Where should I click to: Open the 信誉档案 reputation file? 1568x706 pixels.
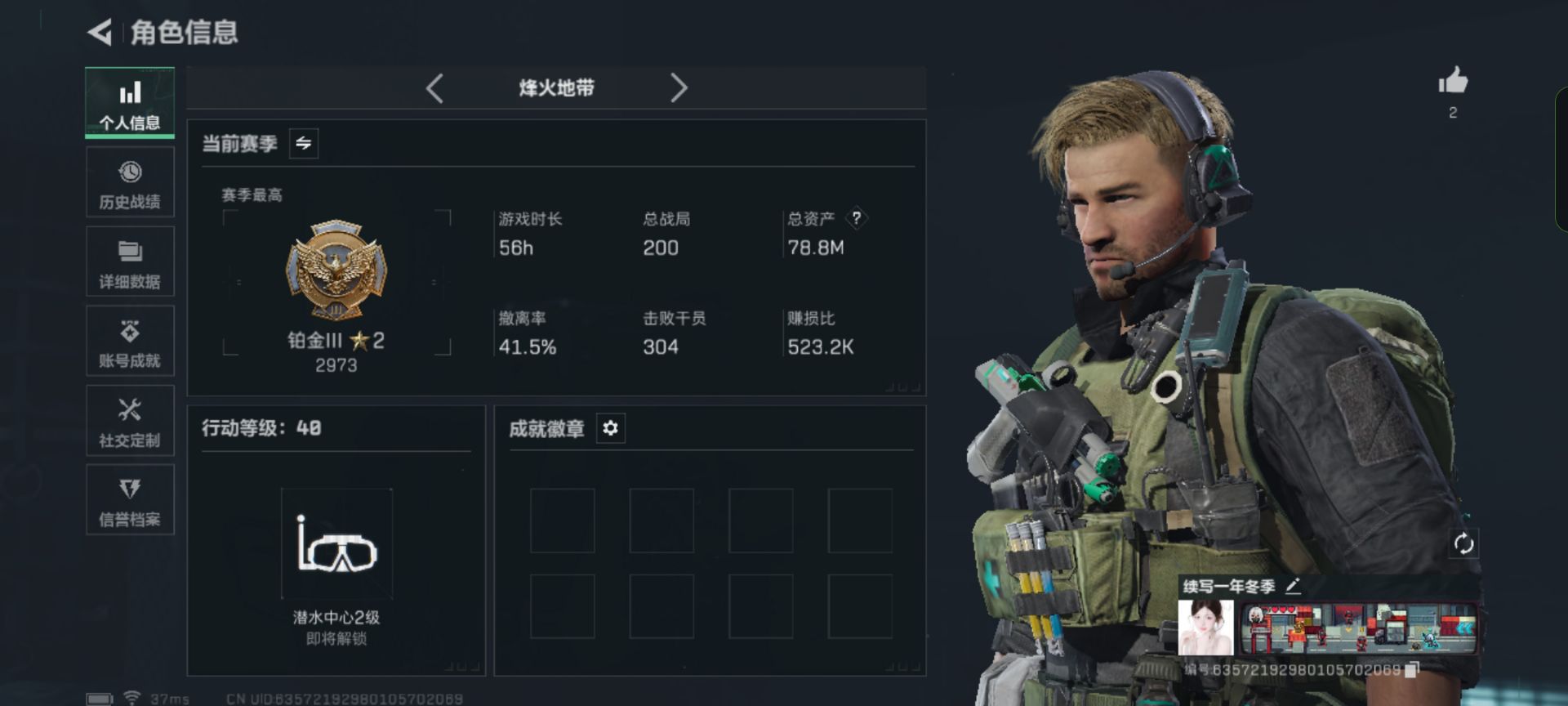[x=130, y=499]
